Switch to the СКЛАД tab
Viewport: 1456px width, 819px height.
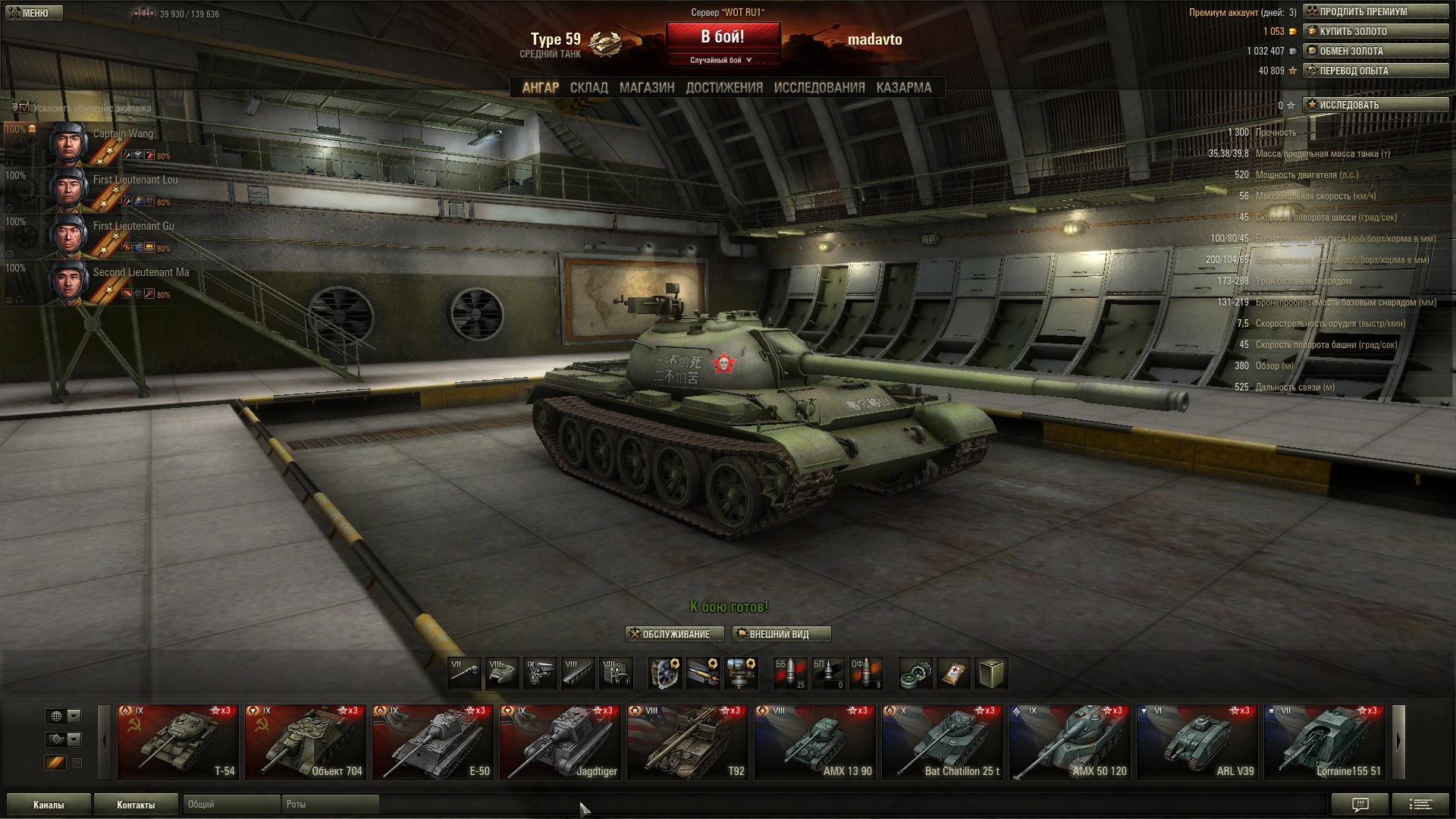pyautogui.click(x=588, y=88)
